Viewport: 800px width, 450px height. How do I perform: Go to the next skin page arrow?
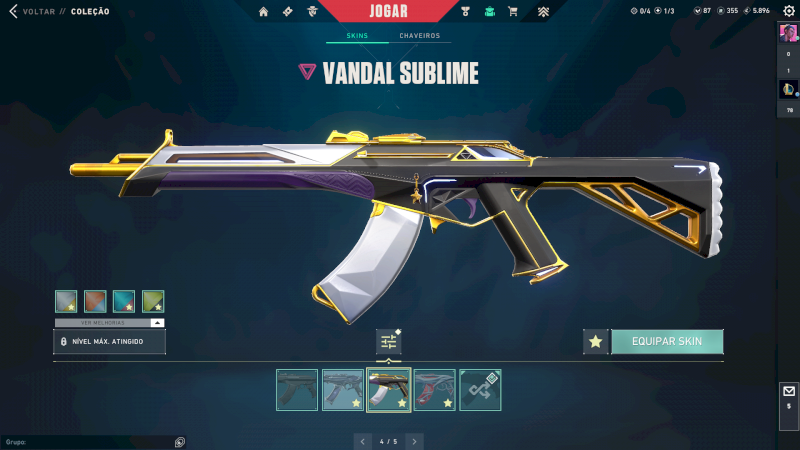[x=415, y=440]
